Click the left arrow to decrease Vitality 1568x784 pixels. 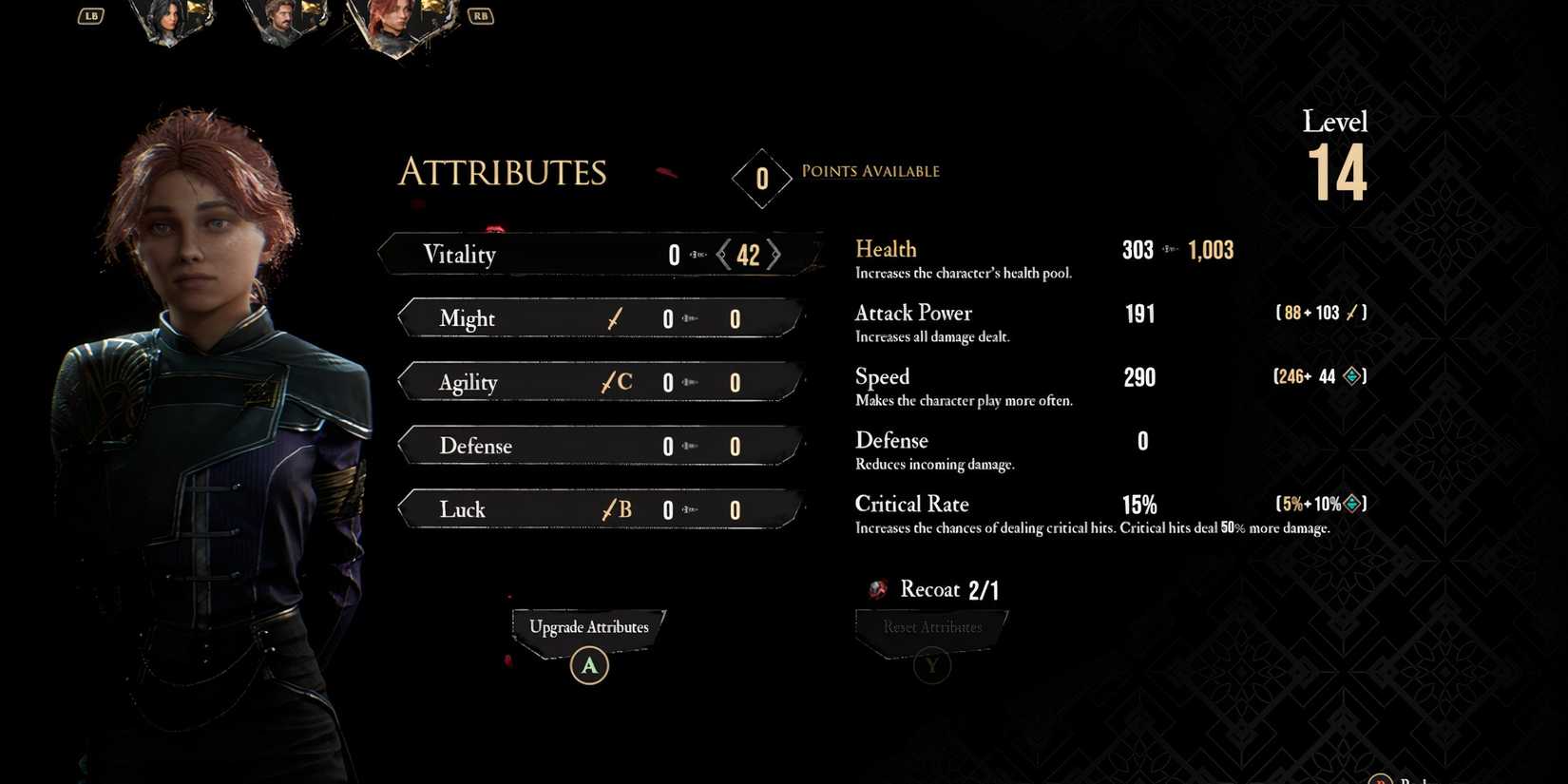pos(723,254)
